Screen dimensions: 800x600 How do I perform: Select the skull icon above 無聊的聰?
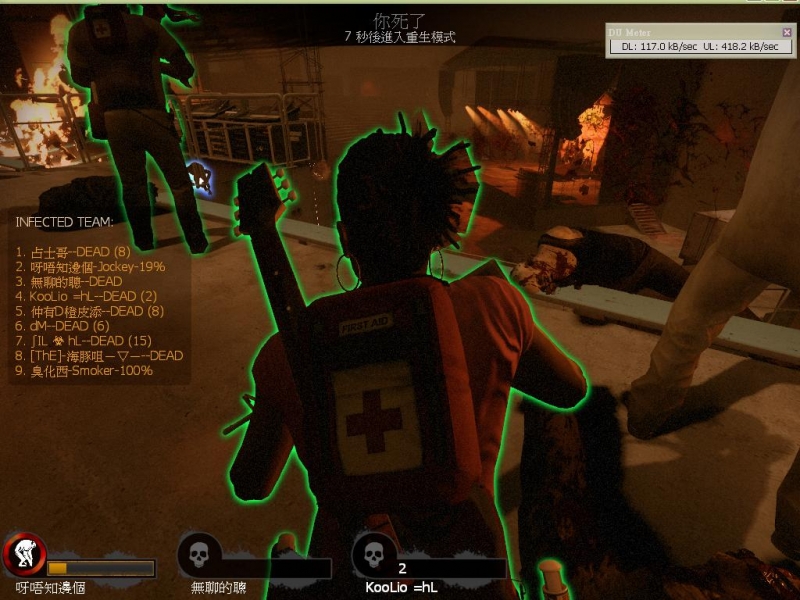[199, 553]
